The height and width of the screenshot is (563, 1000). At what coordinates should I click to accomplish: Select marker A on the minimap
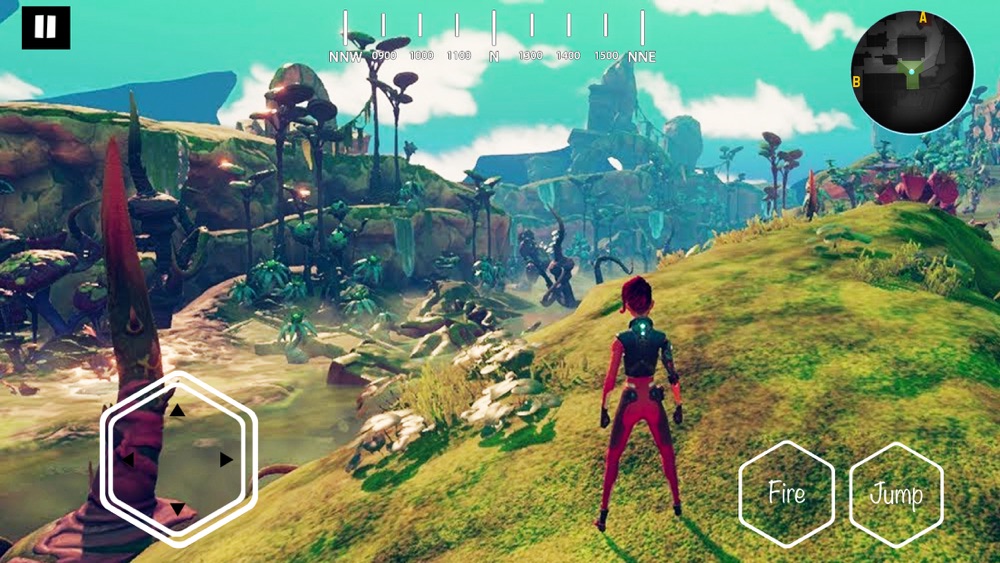pyautogui.click(x=923, y=18)
